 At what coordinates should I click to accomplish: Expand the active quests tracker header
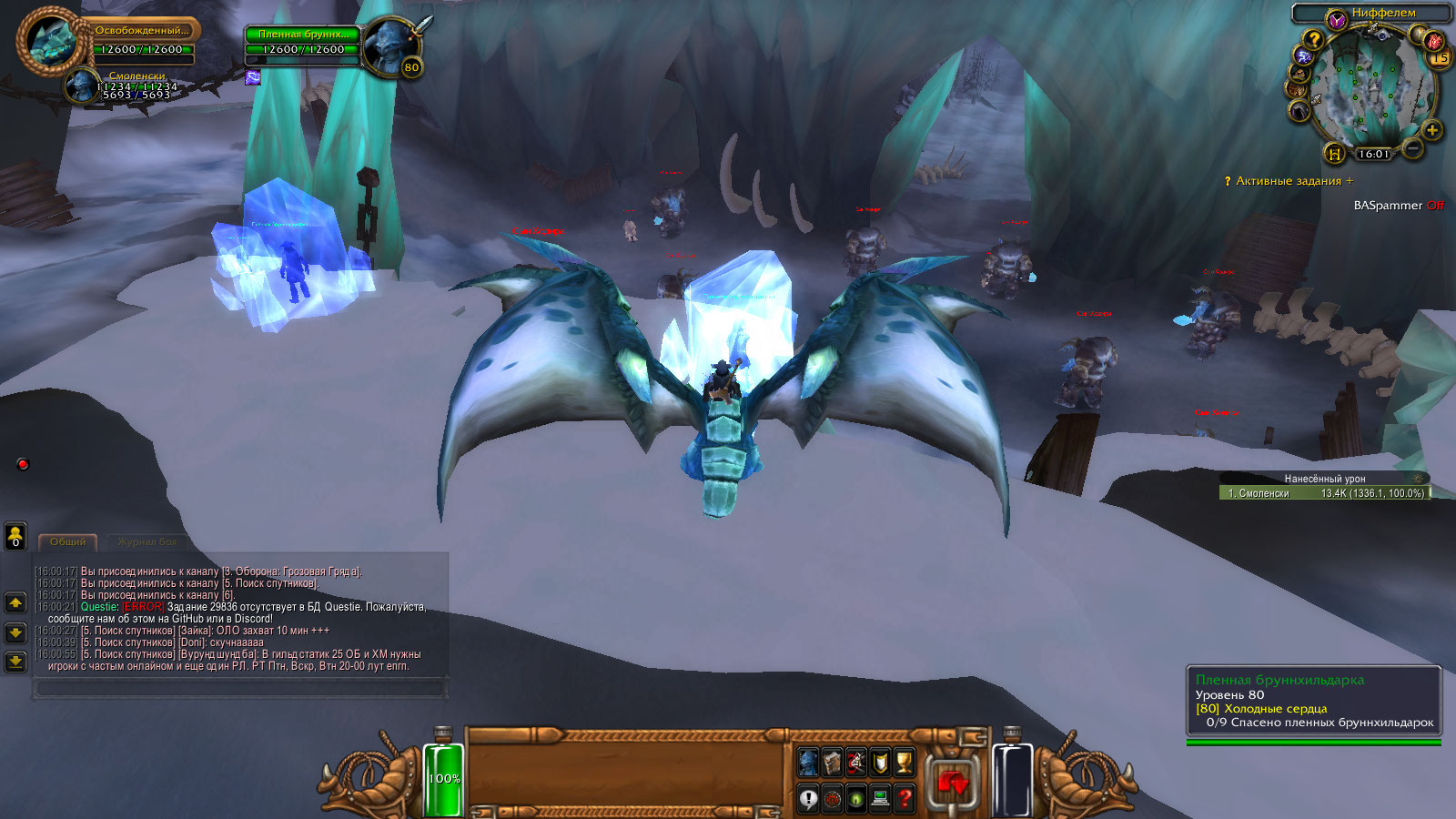1289,181
